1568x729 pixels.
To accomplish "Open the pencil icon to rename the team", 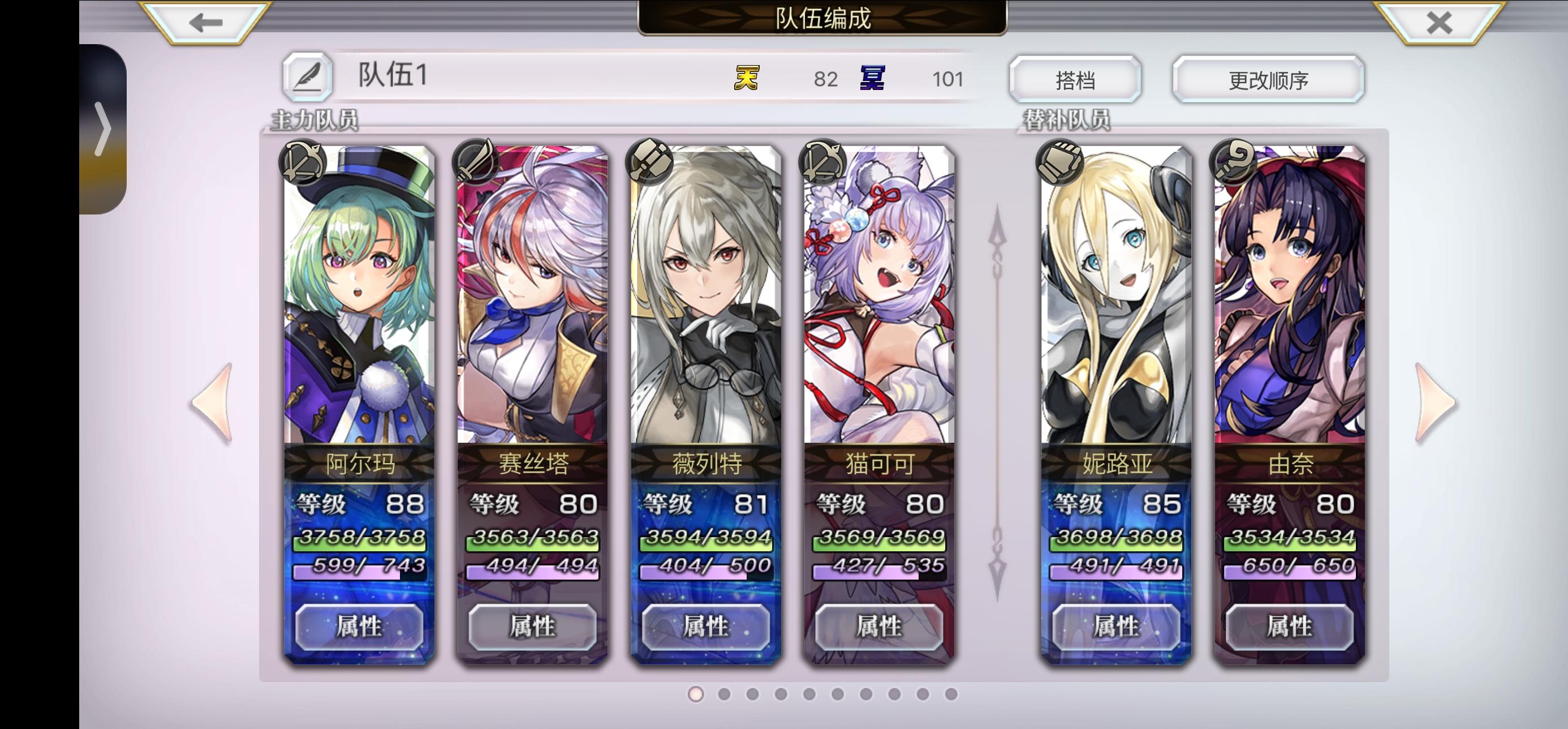I will [x=308, y=78].
